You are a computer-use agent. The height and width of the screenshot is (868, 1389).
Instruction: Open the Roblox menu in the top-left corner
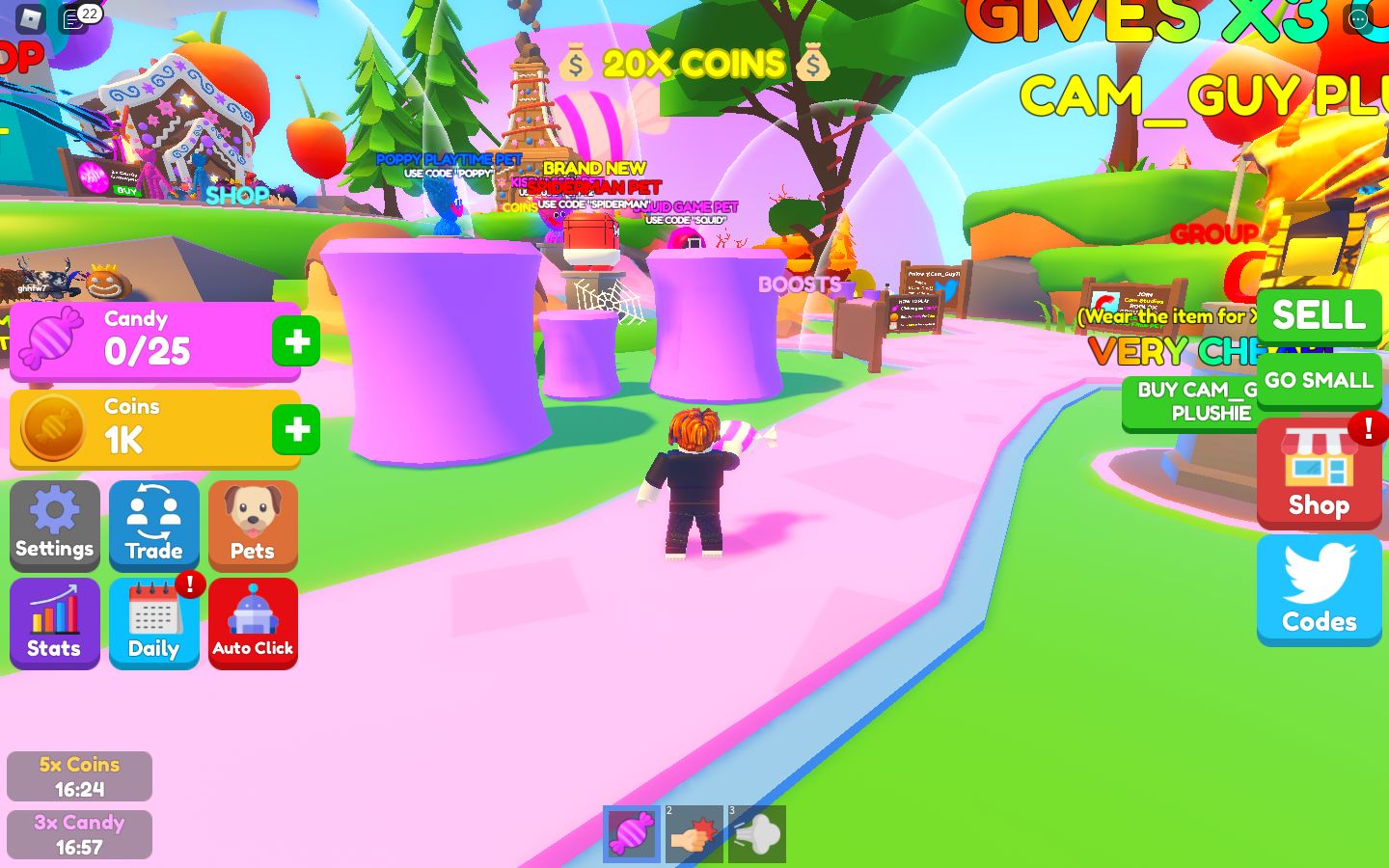[30, 17]
